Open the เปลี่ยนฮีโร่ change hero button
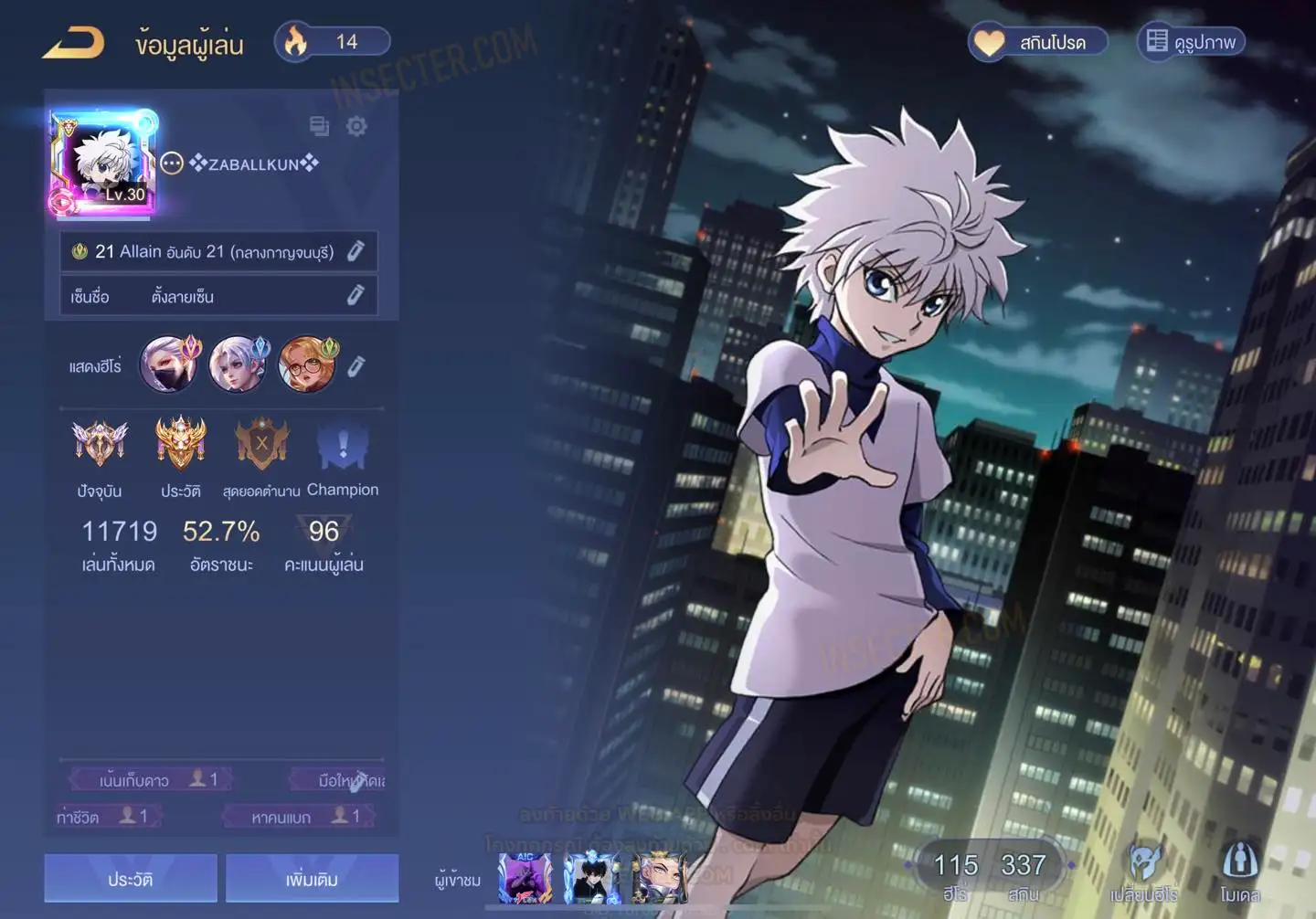The image size is (1316, 919). pyautogui.click(x=1143, y=872)
